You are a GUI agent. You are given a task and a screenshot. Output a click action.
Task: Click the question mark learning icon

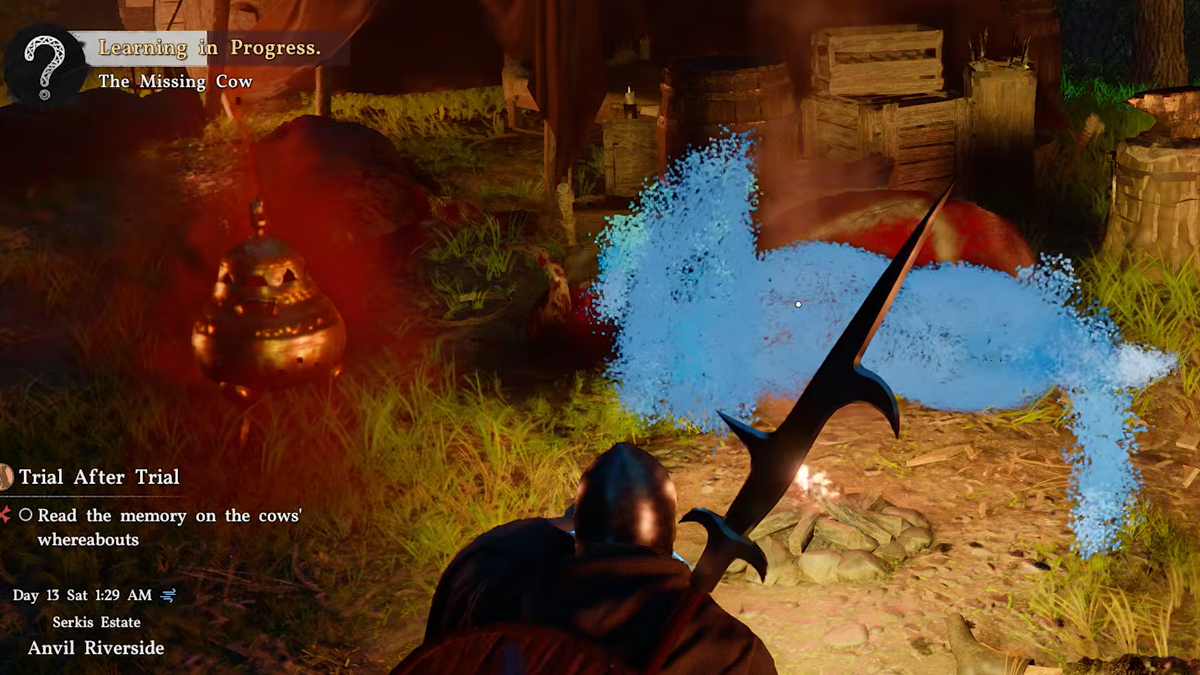44,62
